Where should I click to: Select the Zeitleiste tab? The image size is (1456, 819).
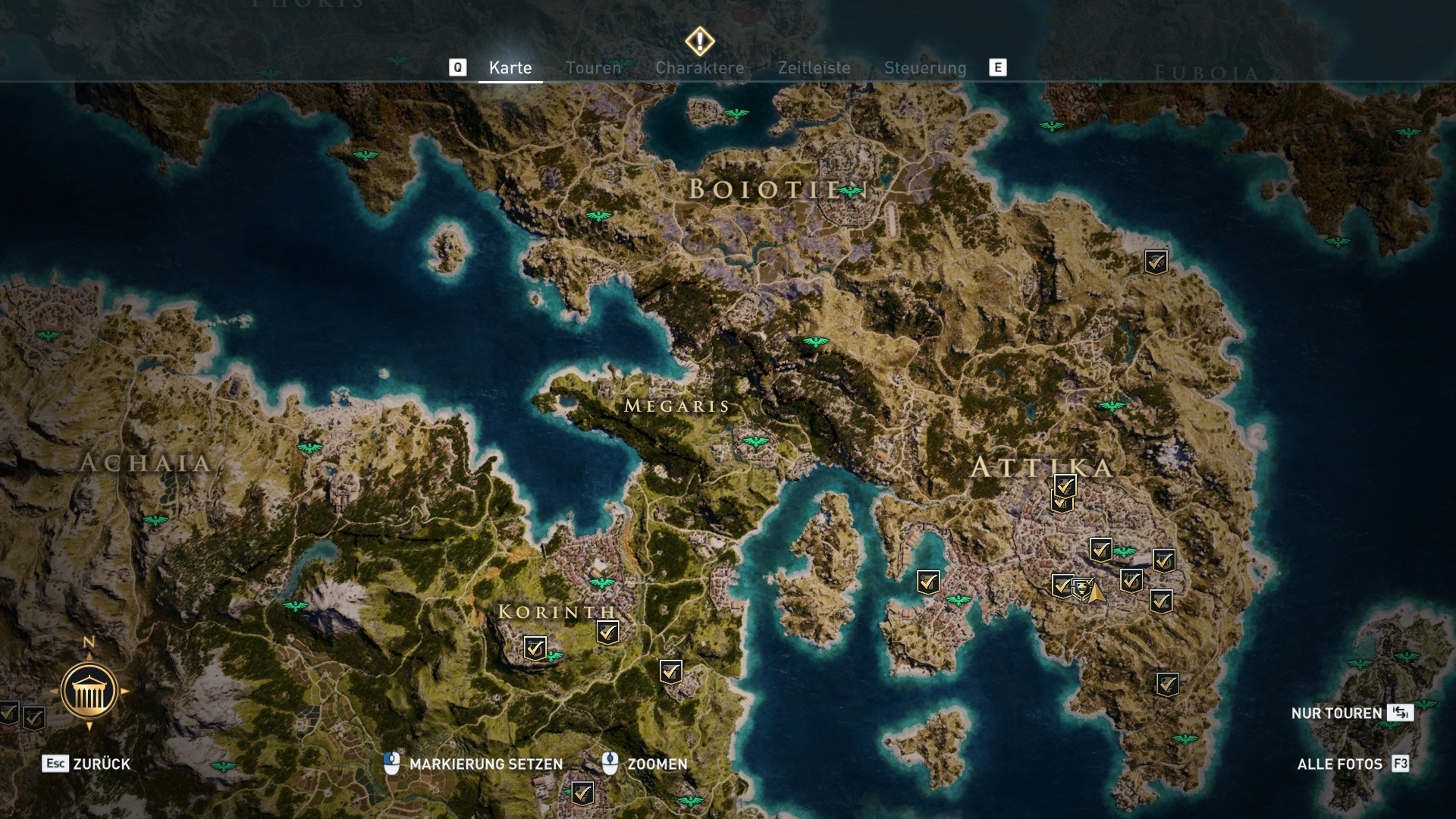click(x=814, y=68)
